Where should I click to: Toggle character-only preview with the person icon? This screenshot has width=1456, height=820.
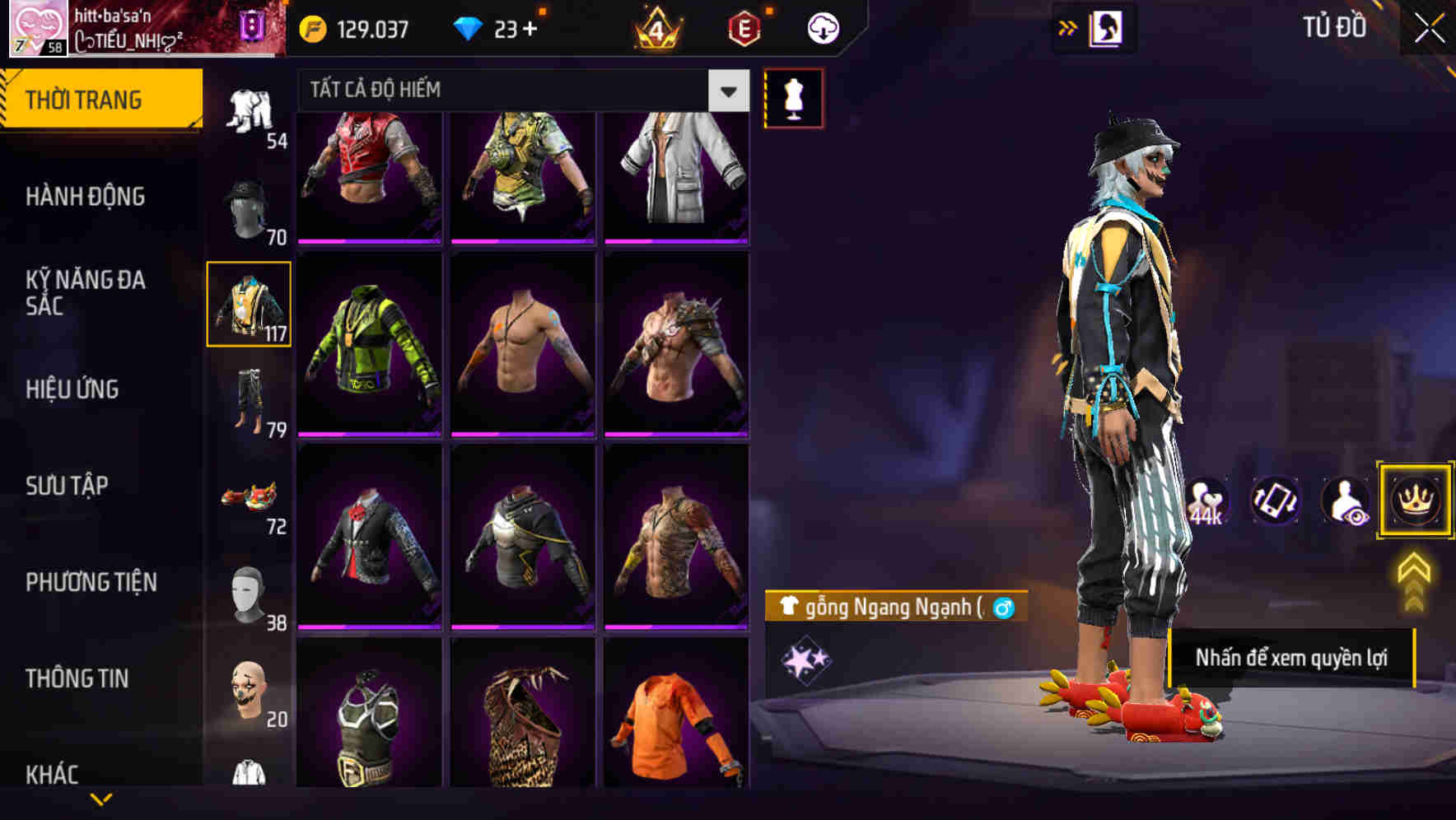tap(1345, 501)
